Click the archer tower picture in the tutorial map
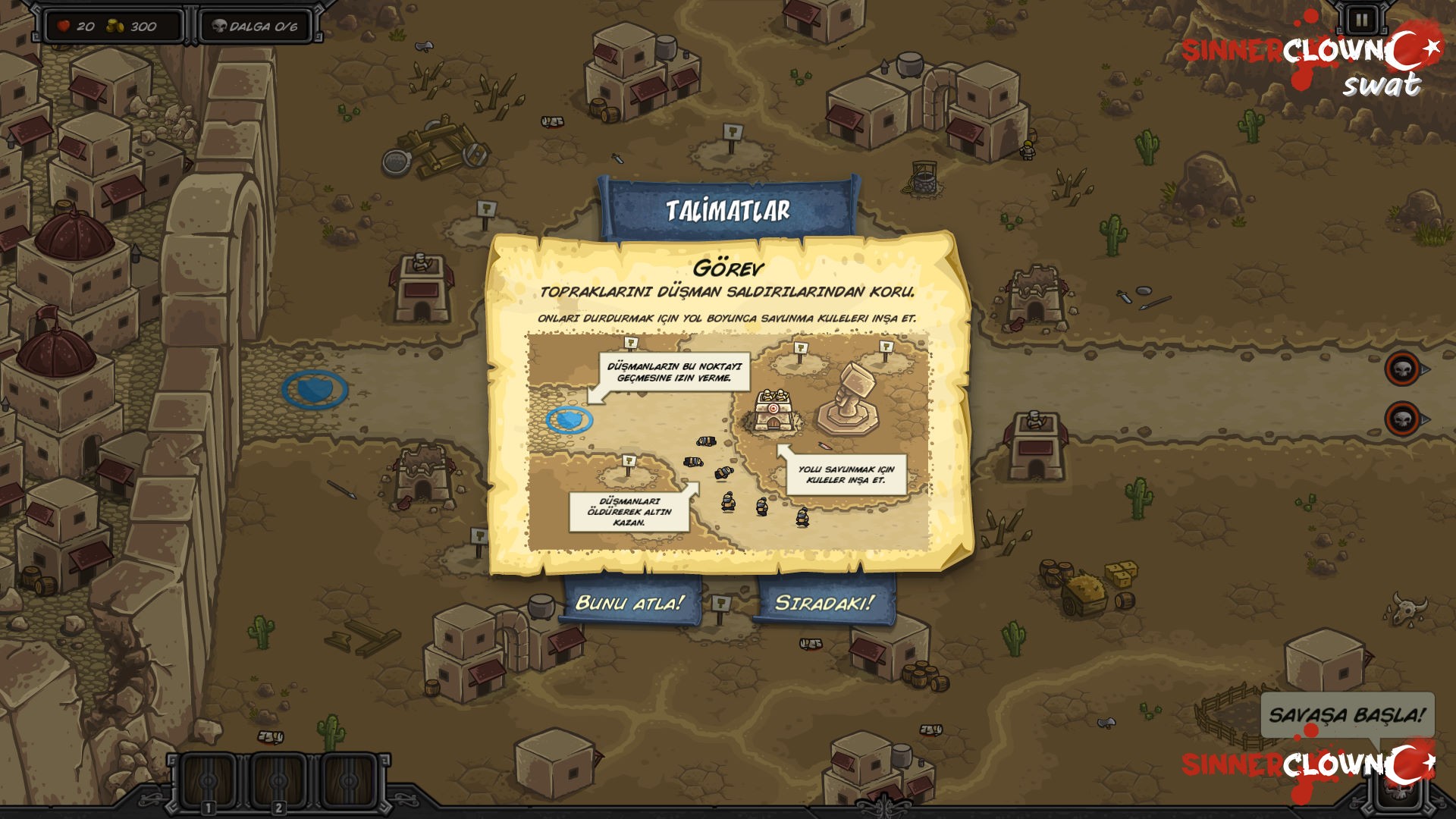1456x819 pixels. [x=773, y=409]
